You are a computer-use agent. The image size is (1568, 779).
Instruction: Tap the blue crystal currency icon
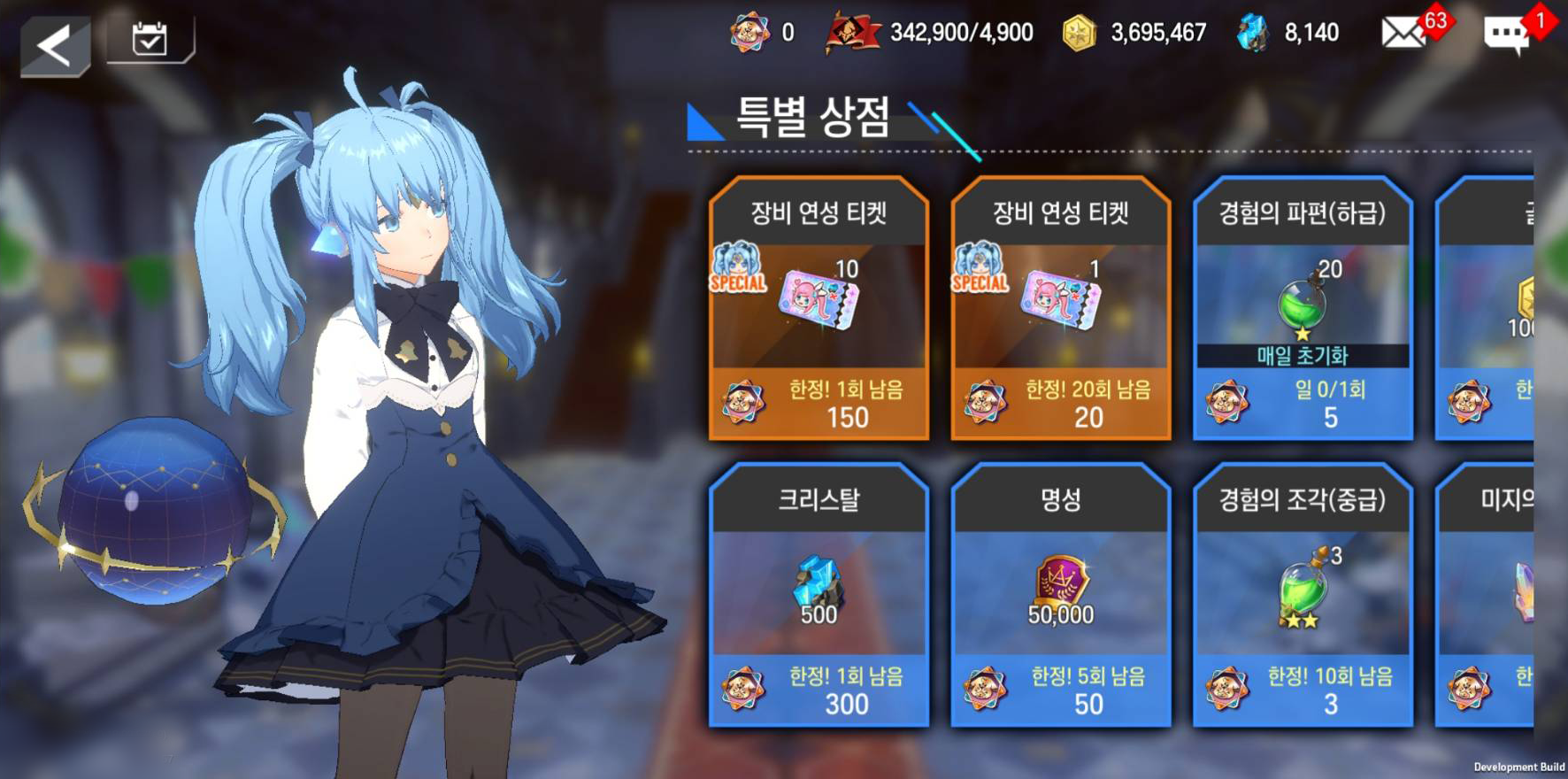pos(1252,34)
